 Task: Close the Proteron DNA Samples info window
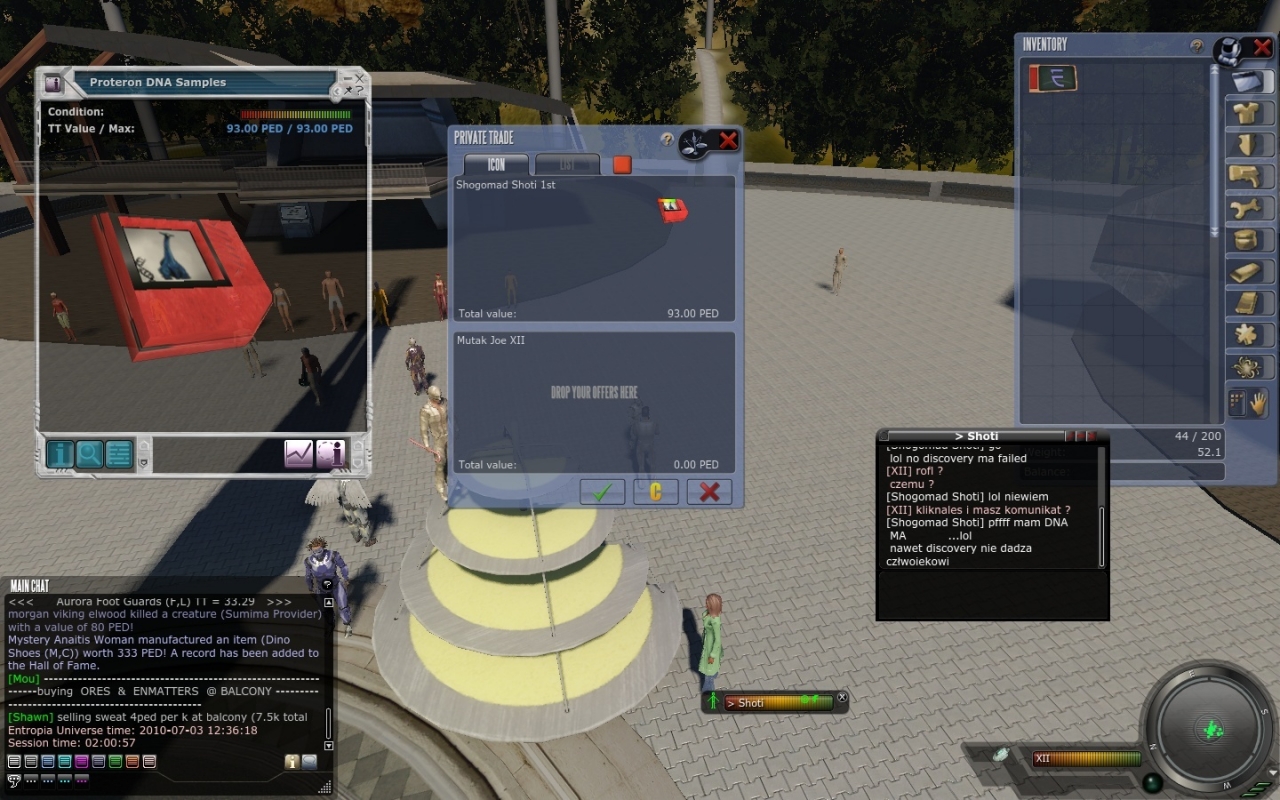[x=359, y=77]
